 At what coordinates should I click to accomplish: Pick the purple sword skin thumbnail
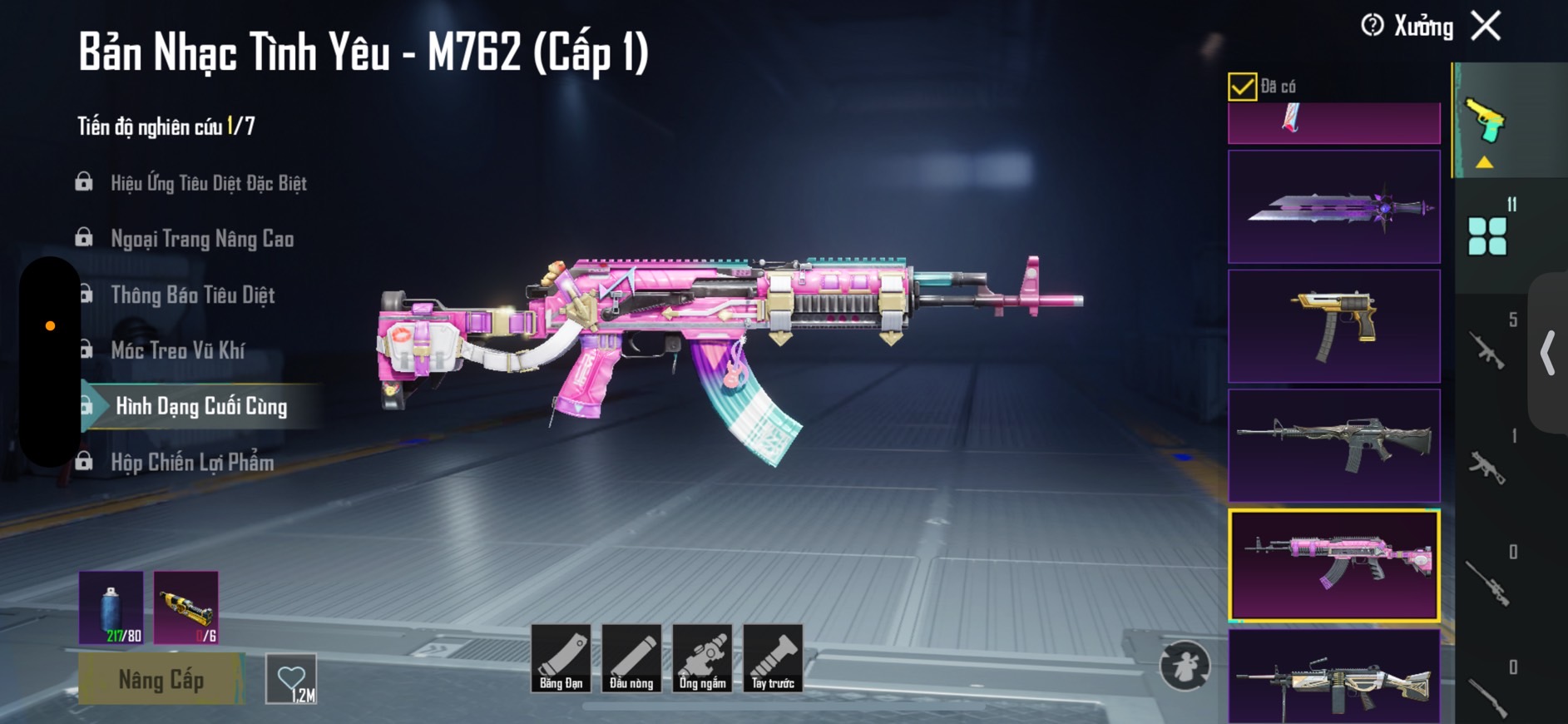click(1333, 207)
